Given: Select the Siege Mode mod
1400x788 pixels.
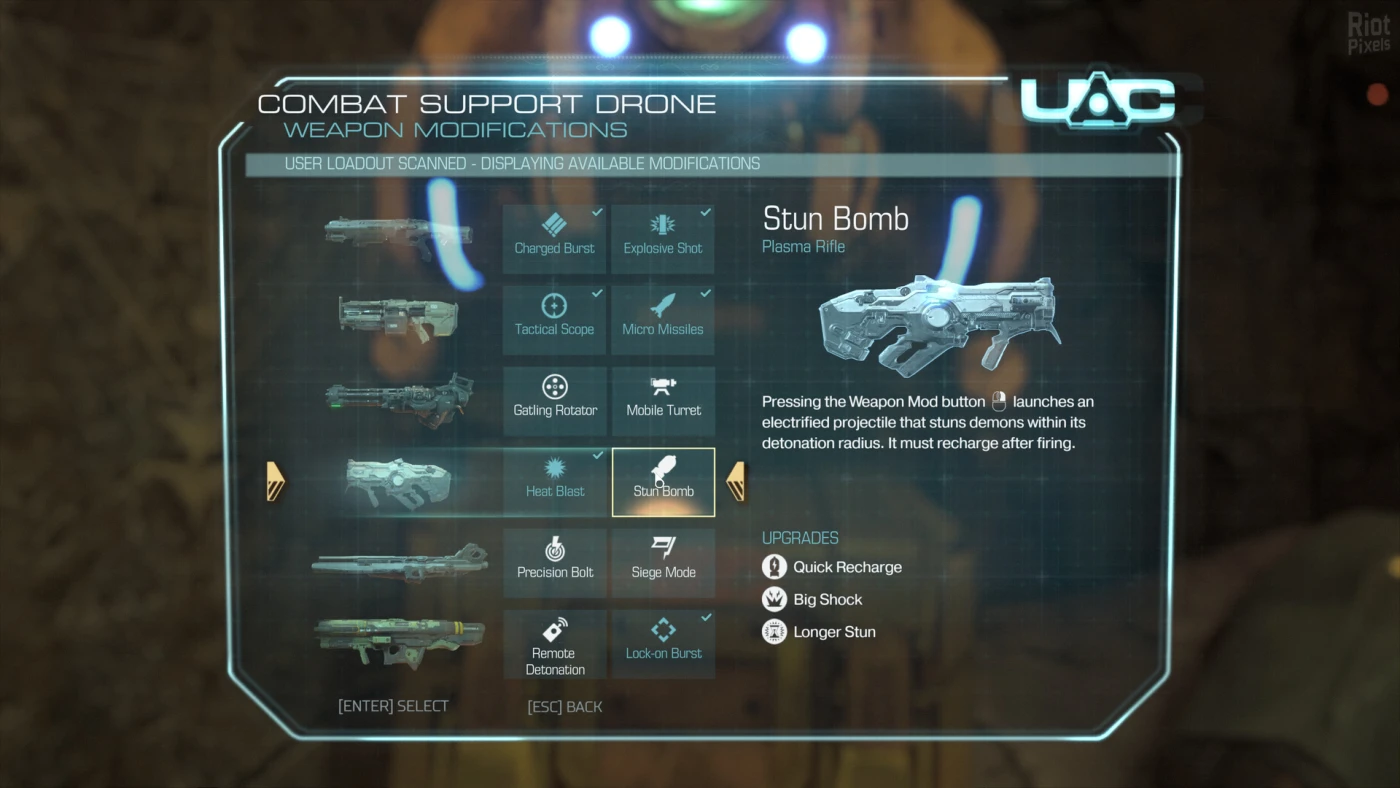Looking at the screenshot, I should 663,563.
